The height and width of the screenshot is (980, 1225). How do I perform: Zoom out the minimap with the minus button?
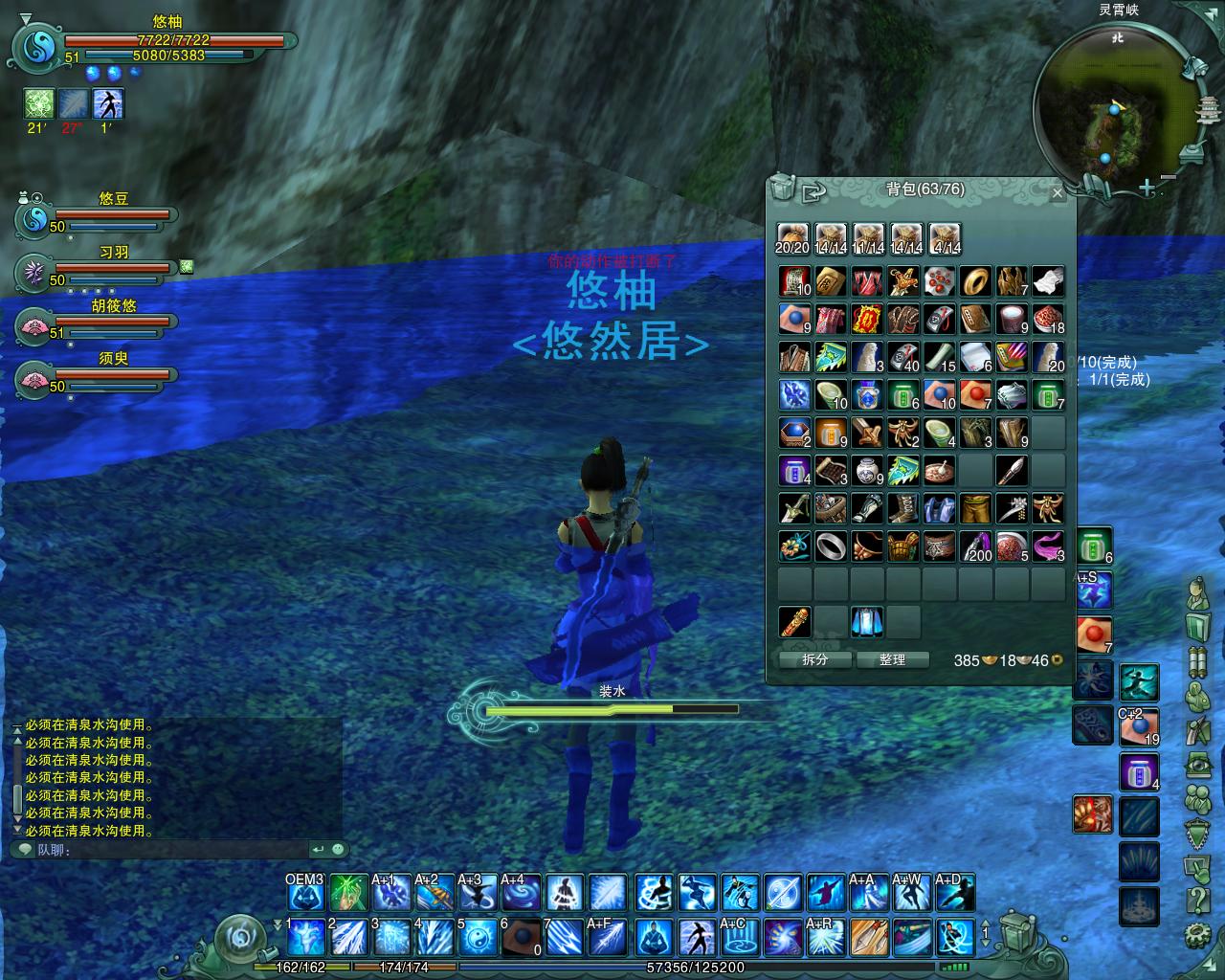tap(1169, 178)
